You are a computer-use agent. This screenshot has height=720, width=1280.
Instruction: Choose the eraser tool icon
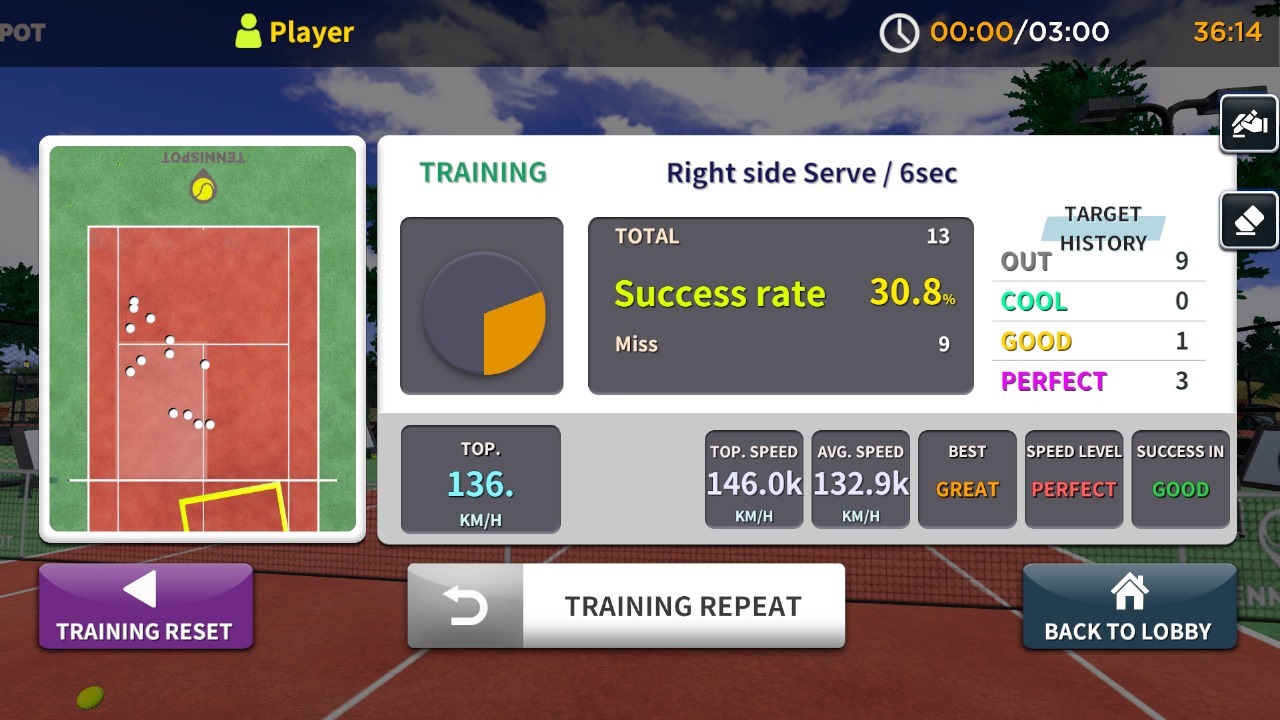point(1249,220)
